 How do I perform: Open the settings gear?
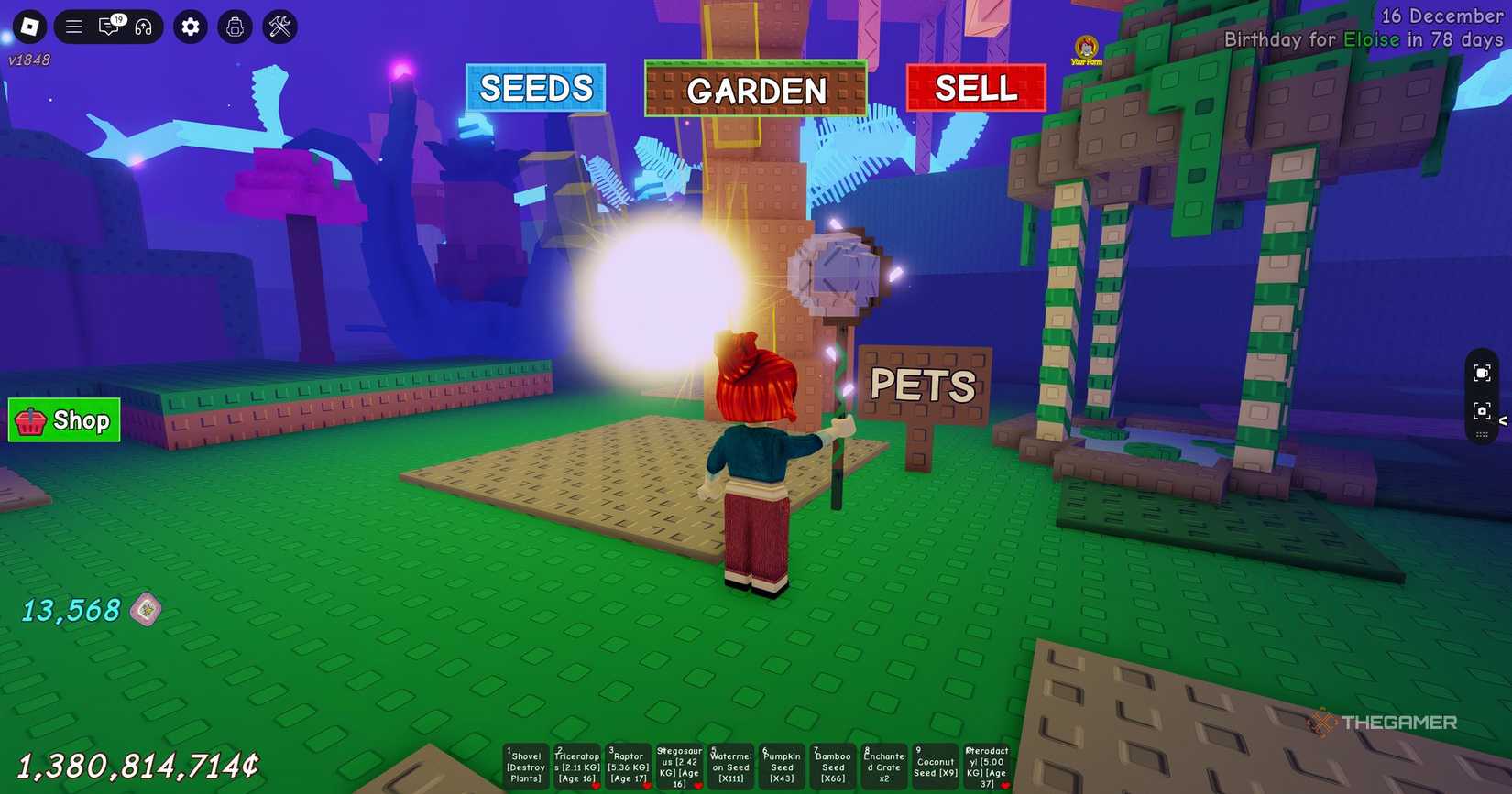tap(190, 27)
